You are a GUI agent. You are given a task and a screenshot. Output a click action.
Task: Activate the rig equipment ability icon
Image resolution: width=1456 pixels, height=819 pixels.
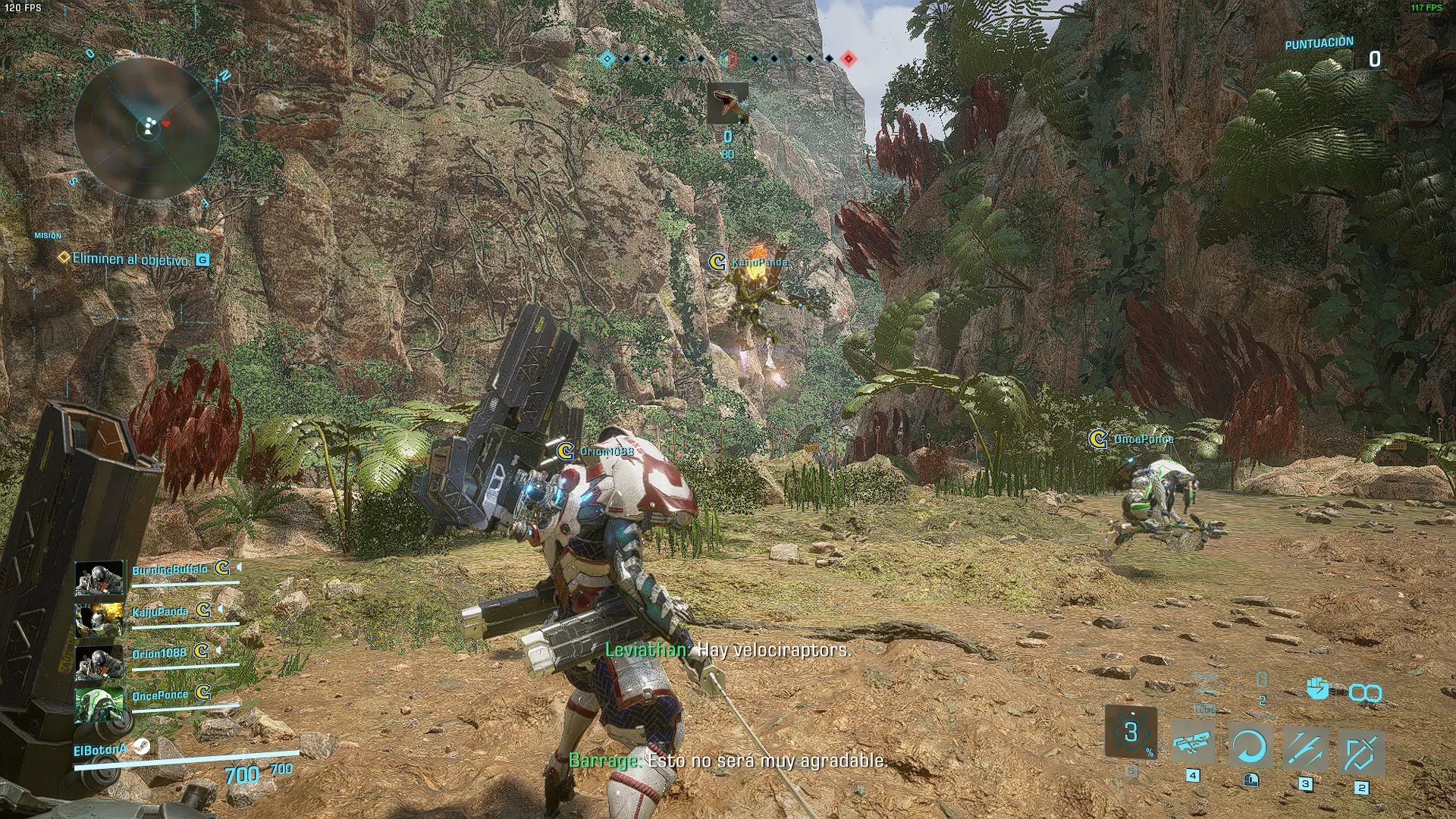click(x=1192, y=744)
